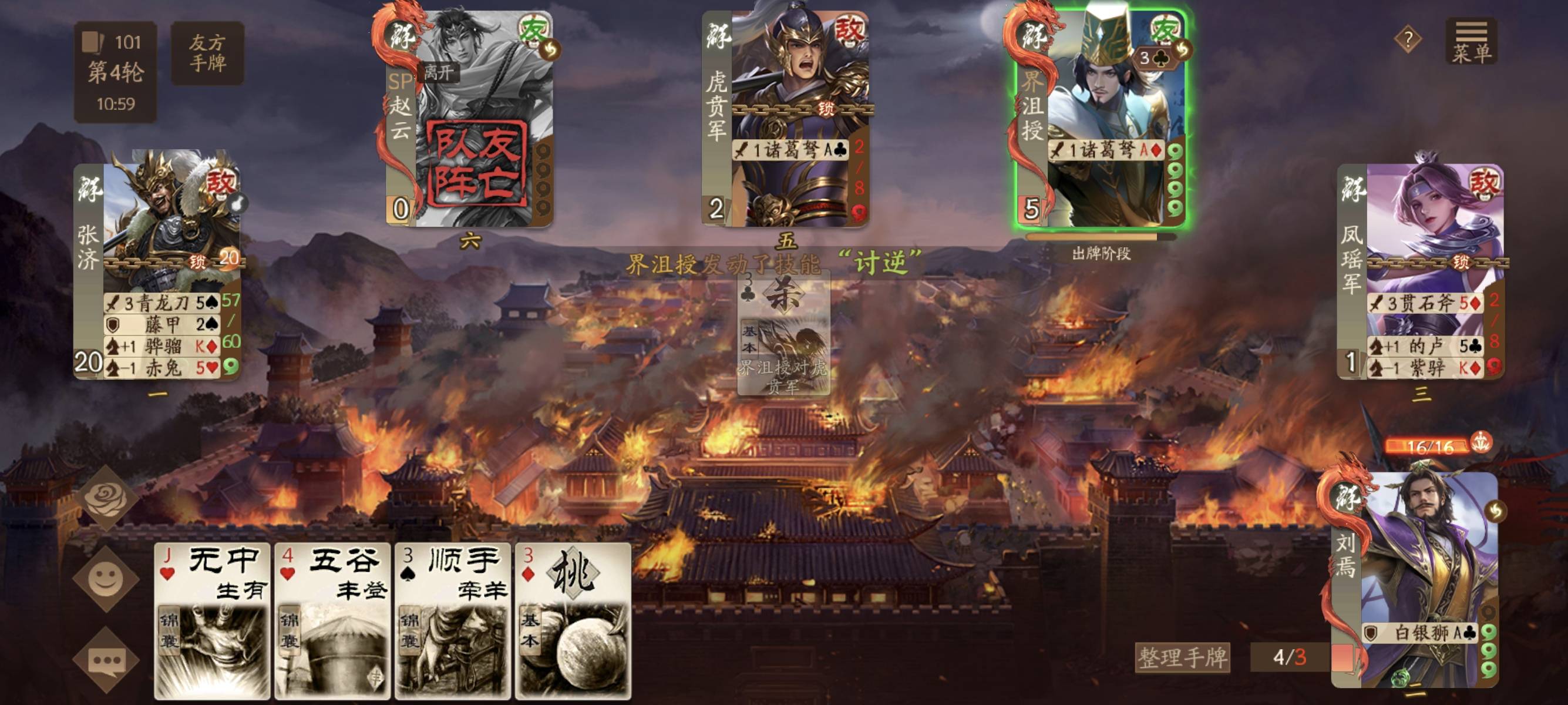Show 友方手牌 ally hand cards
Image resolution: width=1568 pixels, height=705 pixels.
click(207, 53)
